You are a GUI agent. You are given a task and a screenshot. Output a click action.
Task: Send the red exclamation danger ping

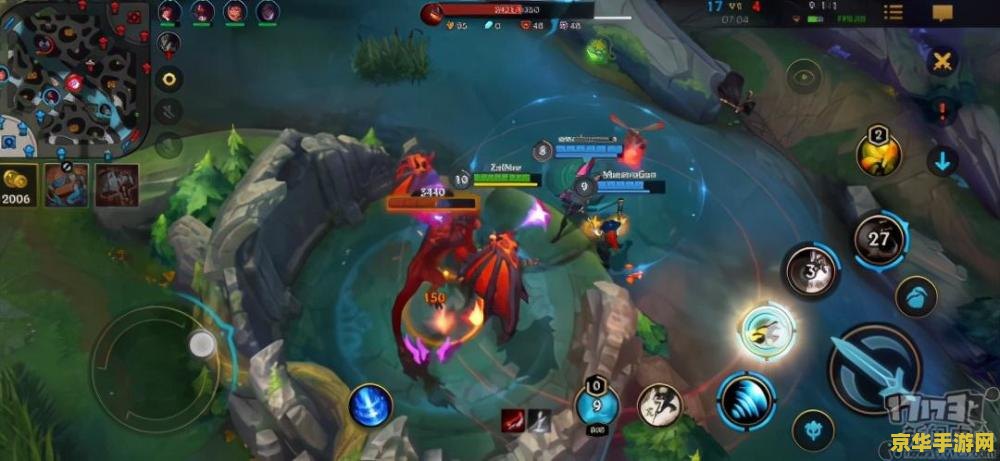point(941,109)
